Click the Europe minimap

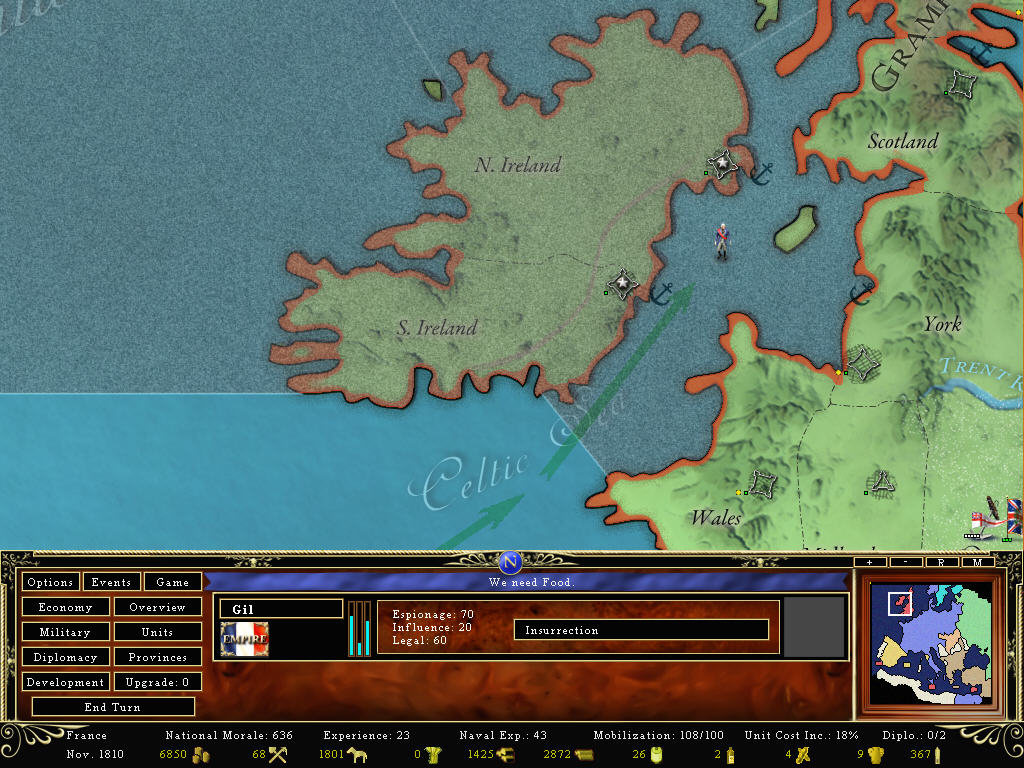pos(929,644)
